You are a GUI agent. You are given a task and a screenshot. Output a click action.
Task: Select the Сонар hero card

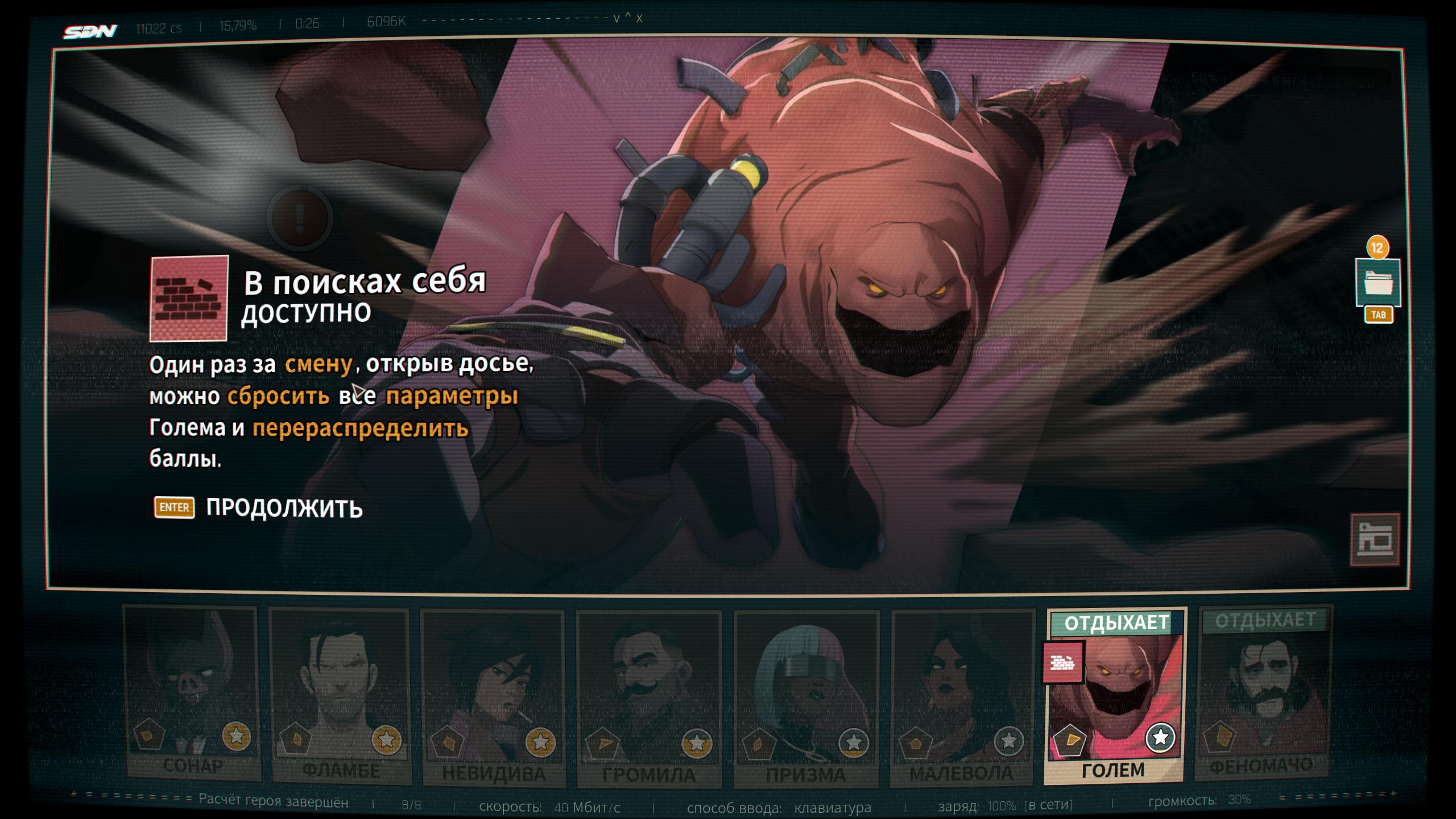pyautogui.click(x=192, y=694)
